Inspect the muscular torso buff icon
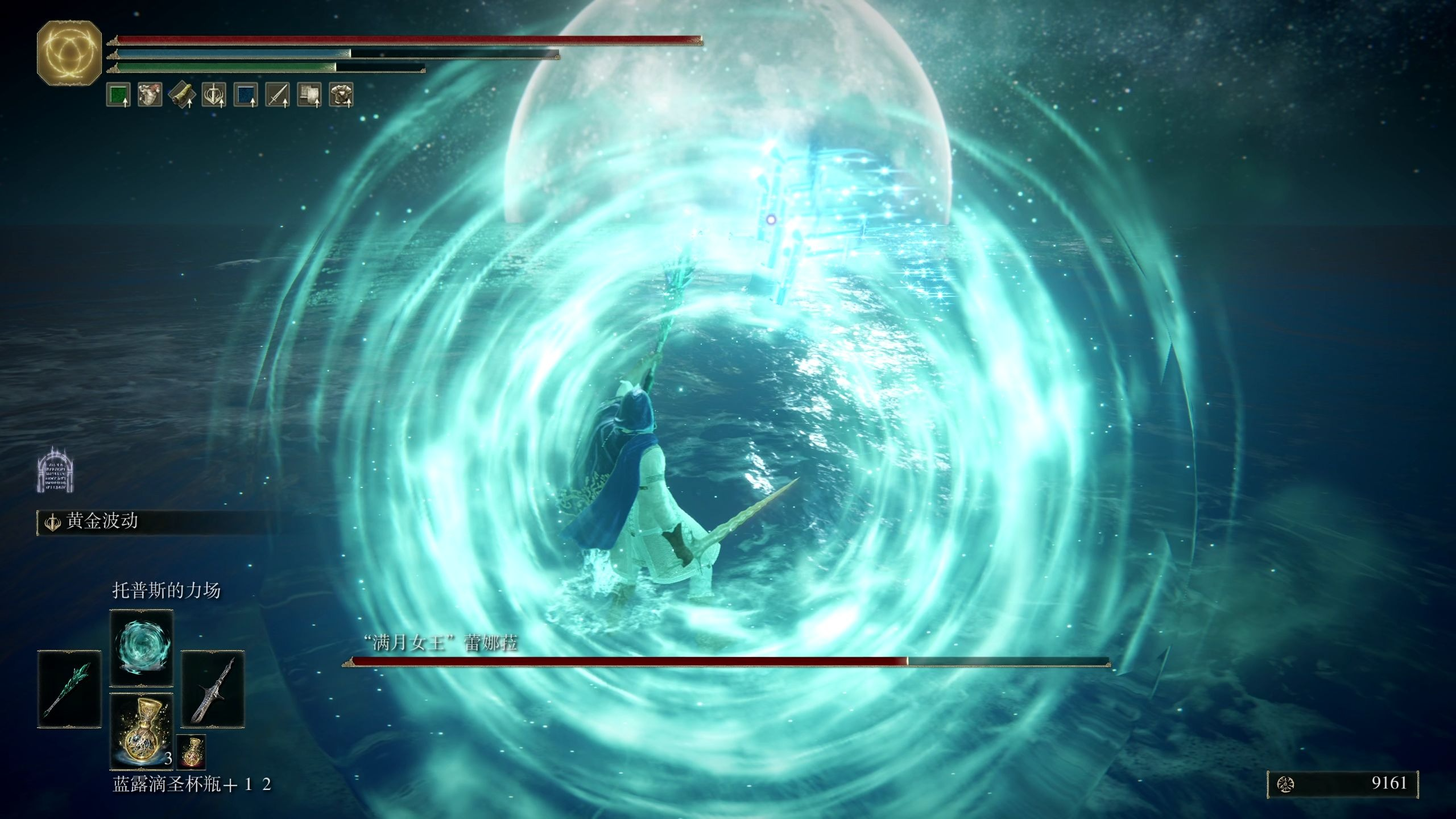1456x819 pixels. pyautogui.click(x=150, y=95)
